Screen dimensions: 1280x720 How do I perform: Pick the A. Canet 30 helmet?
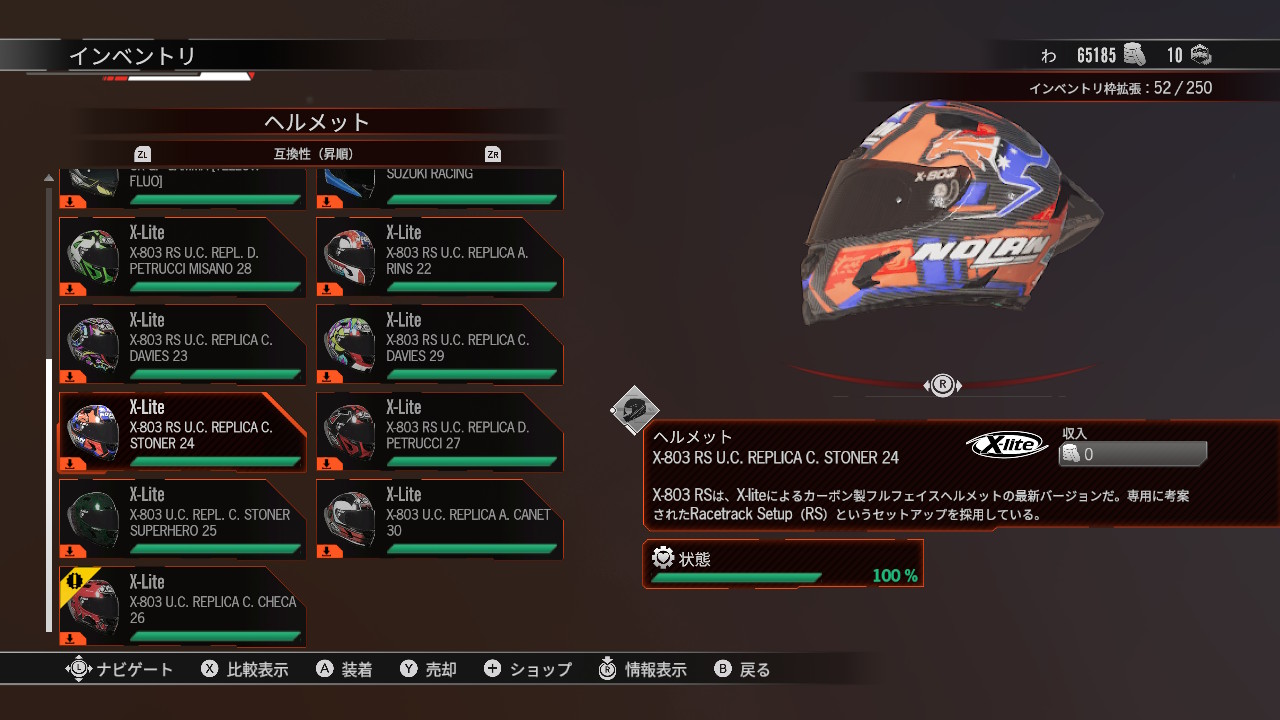point(439,519)
